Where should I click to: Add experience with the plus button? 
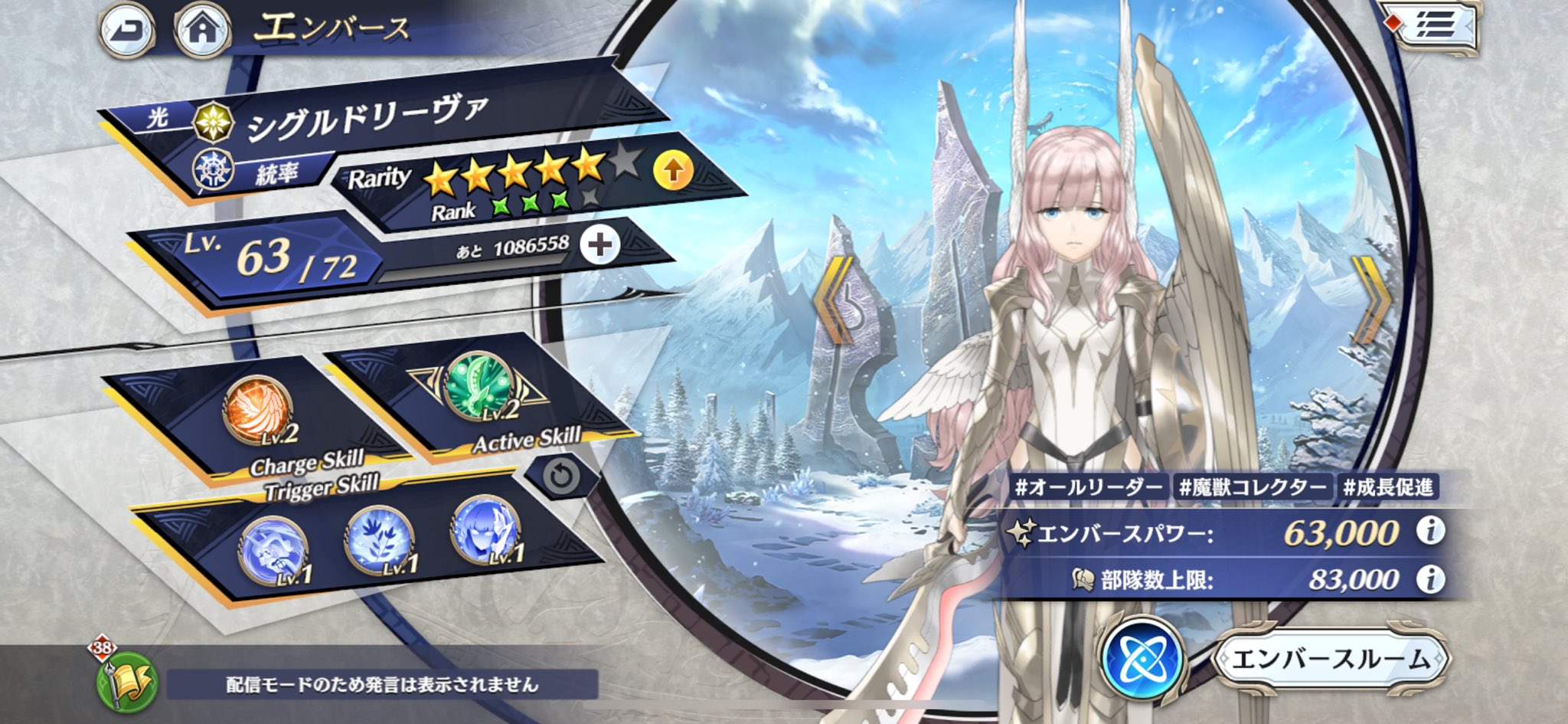tap(599, 245)
